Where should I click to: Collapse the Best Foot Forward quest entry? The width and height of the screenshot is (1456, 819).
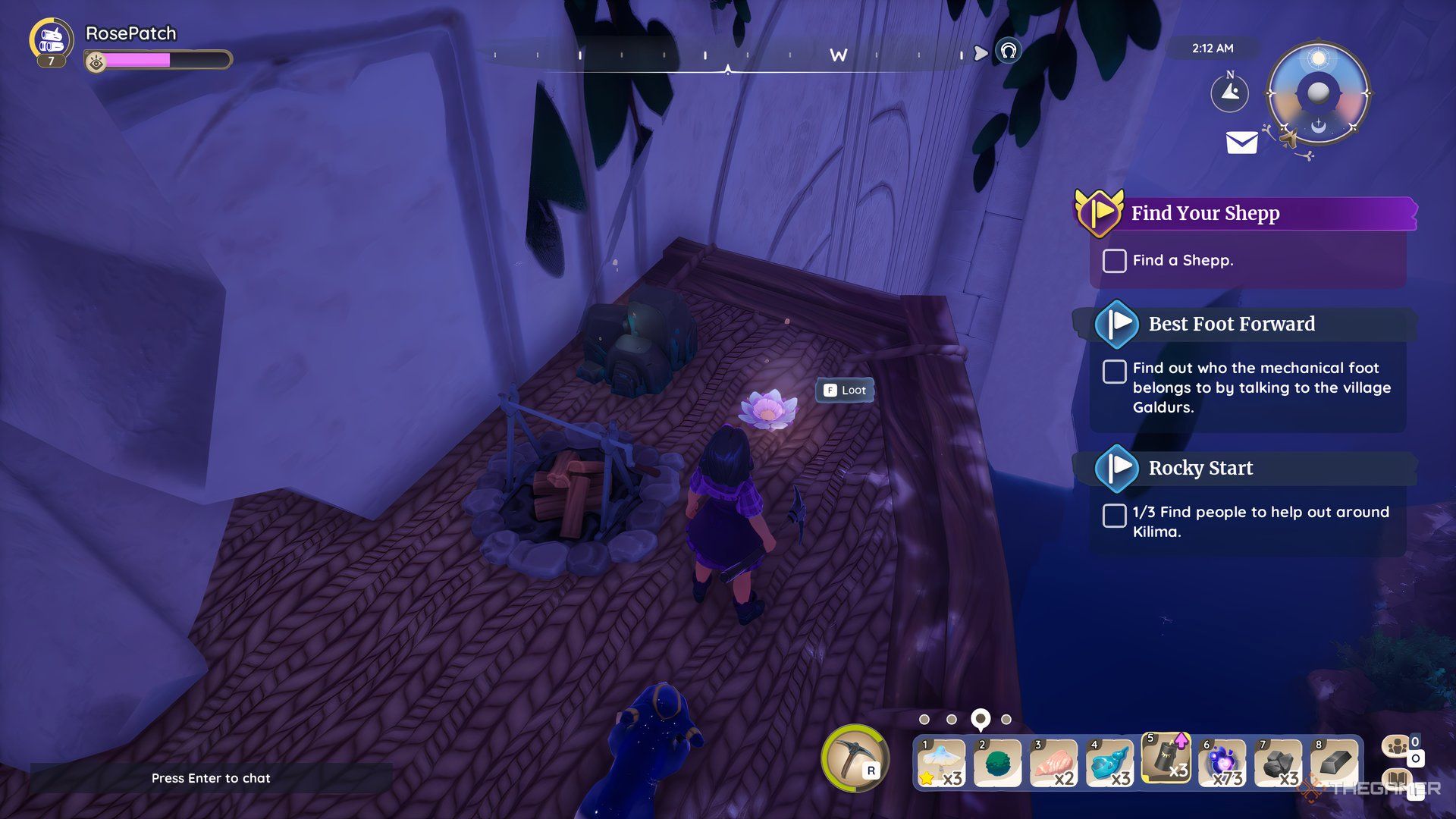pyautogui.click(x=1115, y=324)
